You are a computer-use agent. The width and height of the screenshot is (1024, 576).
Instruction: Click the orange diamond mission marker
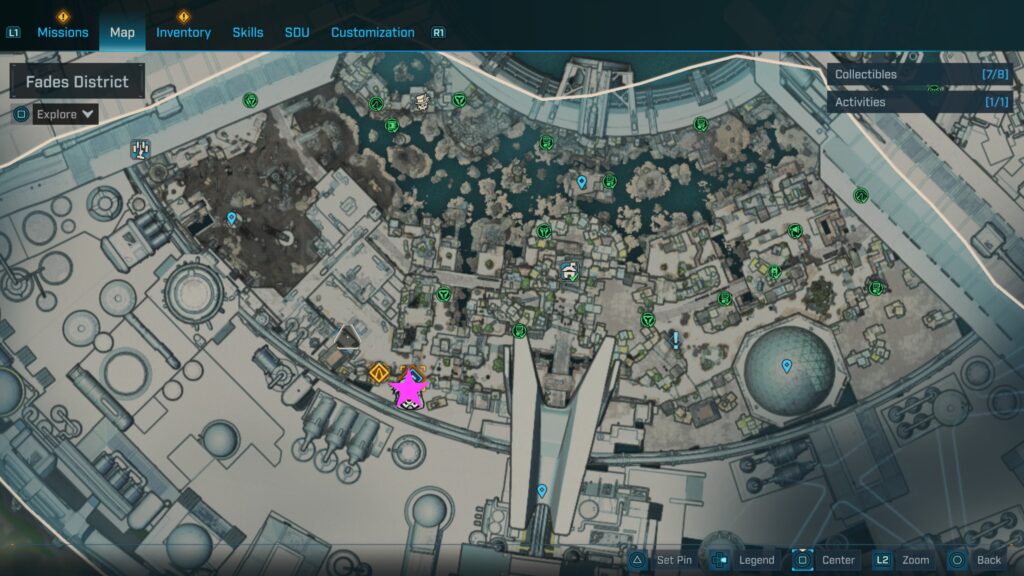click(378, 373)
